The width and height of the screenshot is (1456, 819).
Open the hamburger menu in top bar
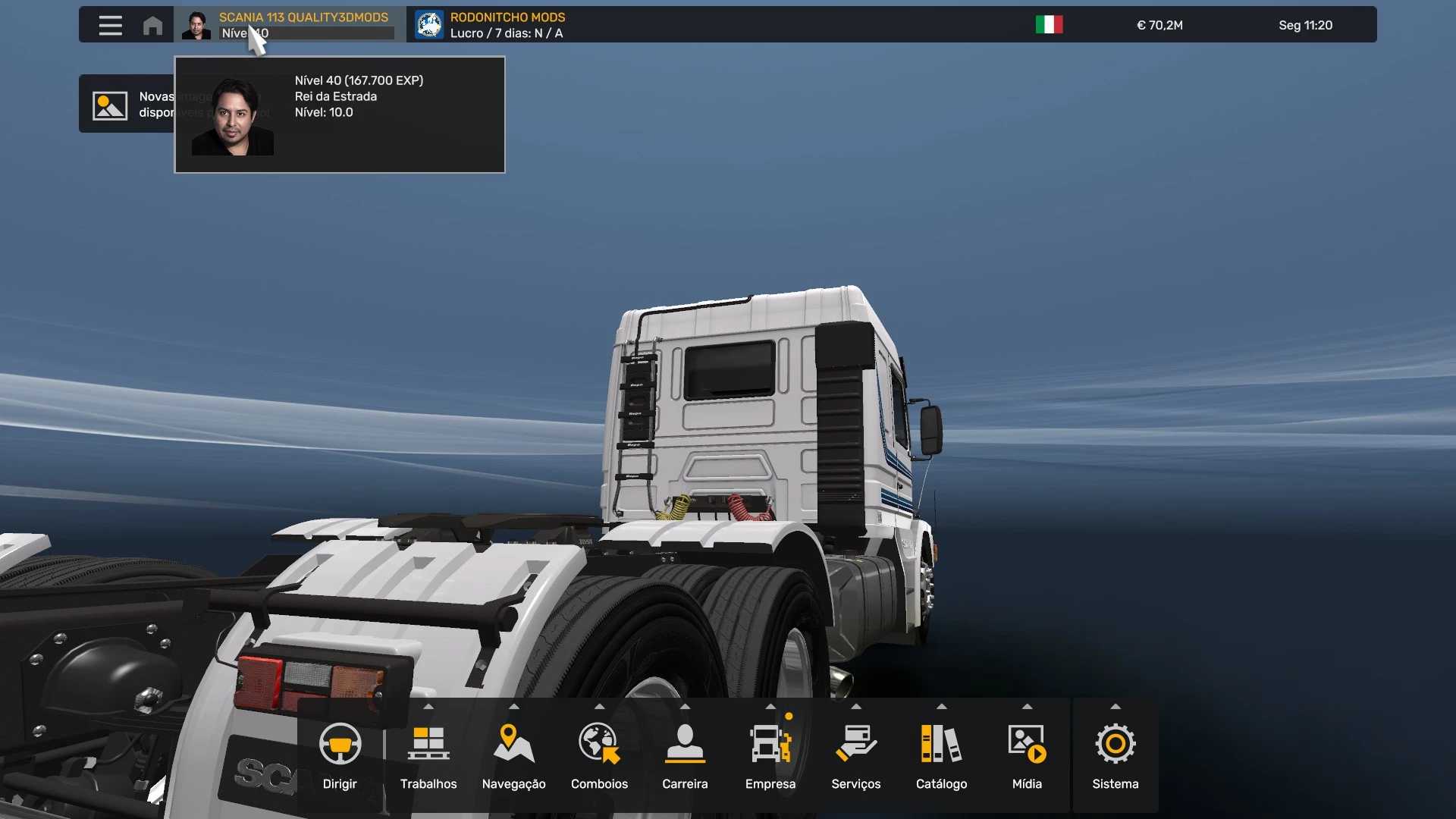(x=110, y=26)
